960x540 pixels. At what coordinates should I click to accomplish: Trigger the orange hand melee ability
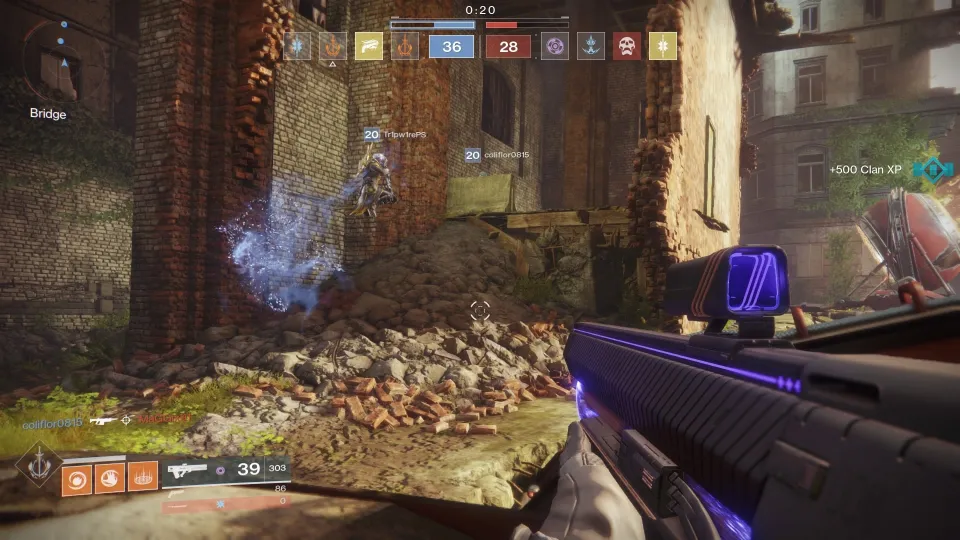coord(111,479)
